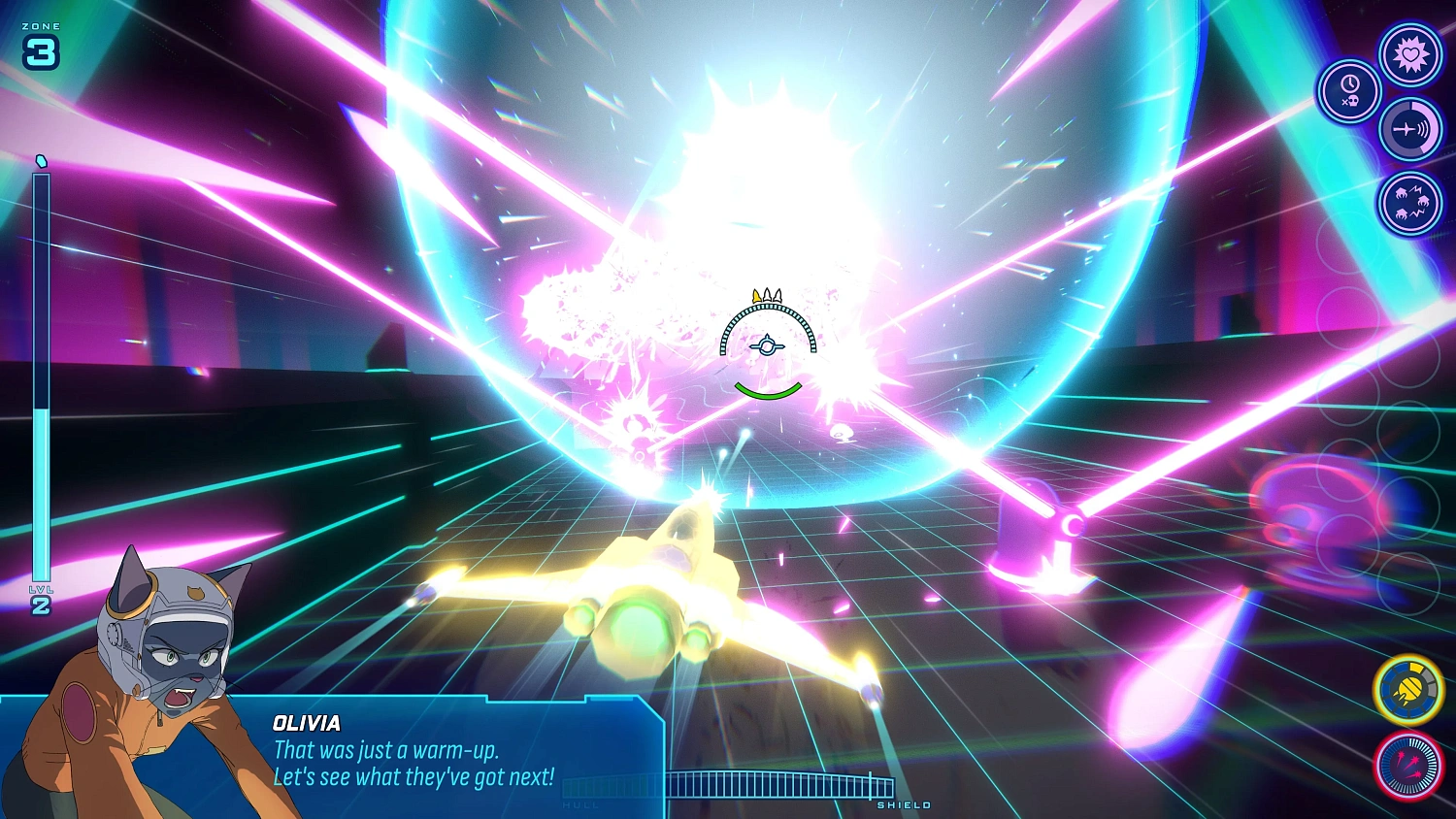Activate the ship sonar pulse icon

[x=1409, y=129]
